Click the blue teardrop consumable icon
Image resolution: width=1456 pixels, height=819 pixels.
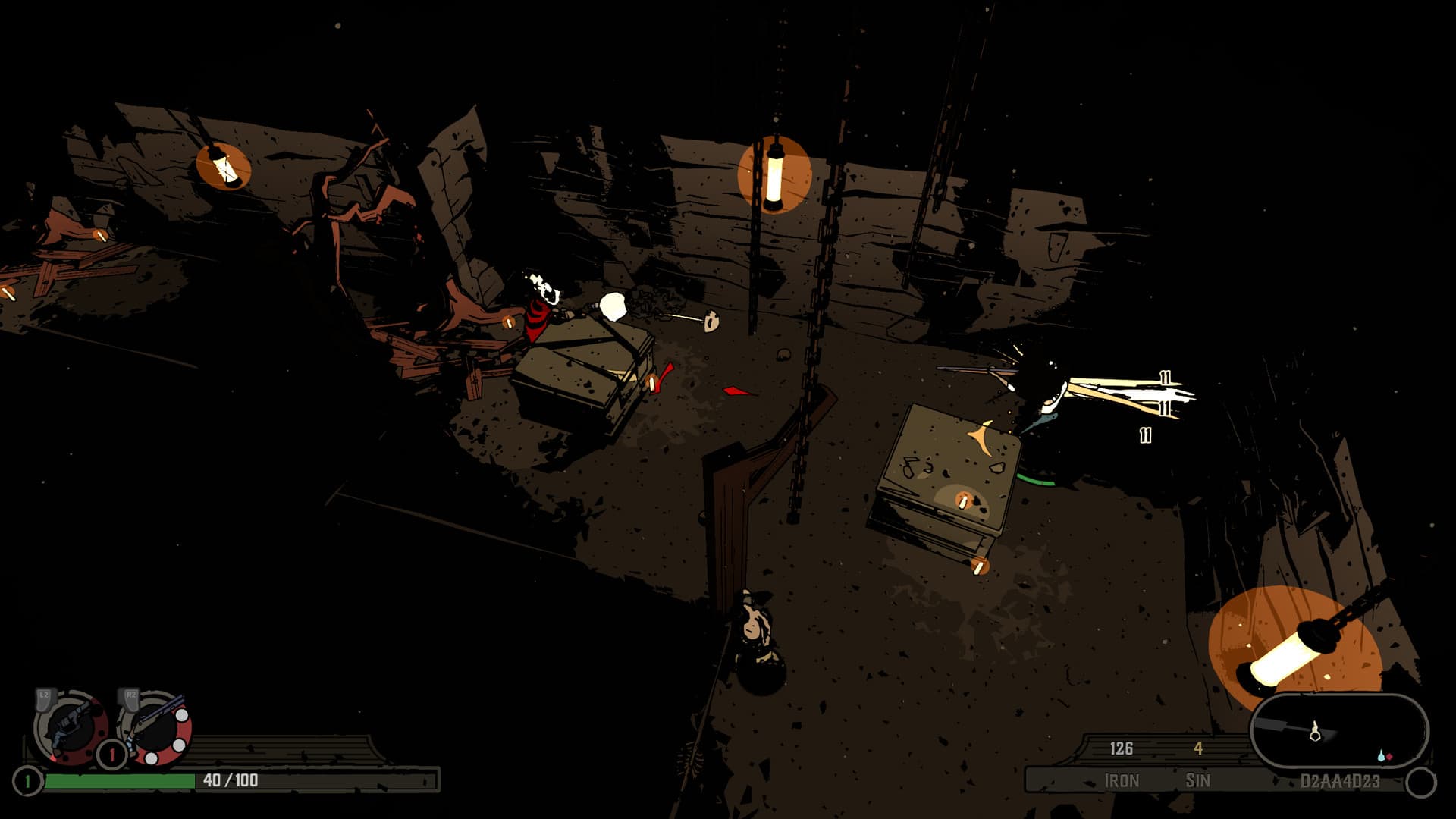click(x=1382, y=756)
